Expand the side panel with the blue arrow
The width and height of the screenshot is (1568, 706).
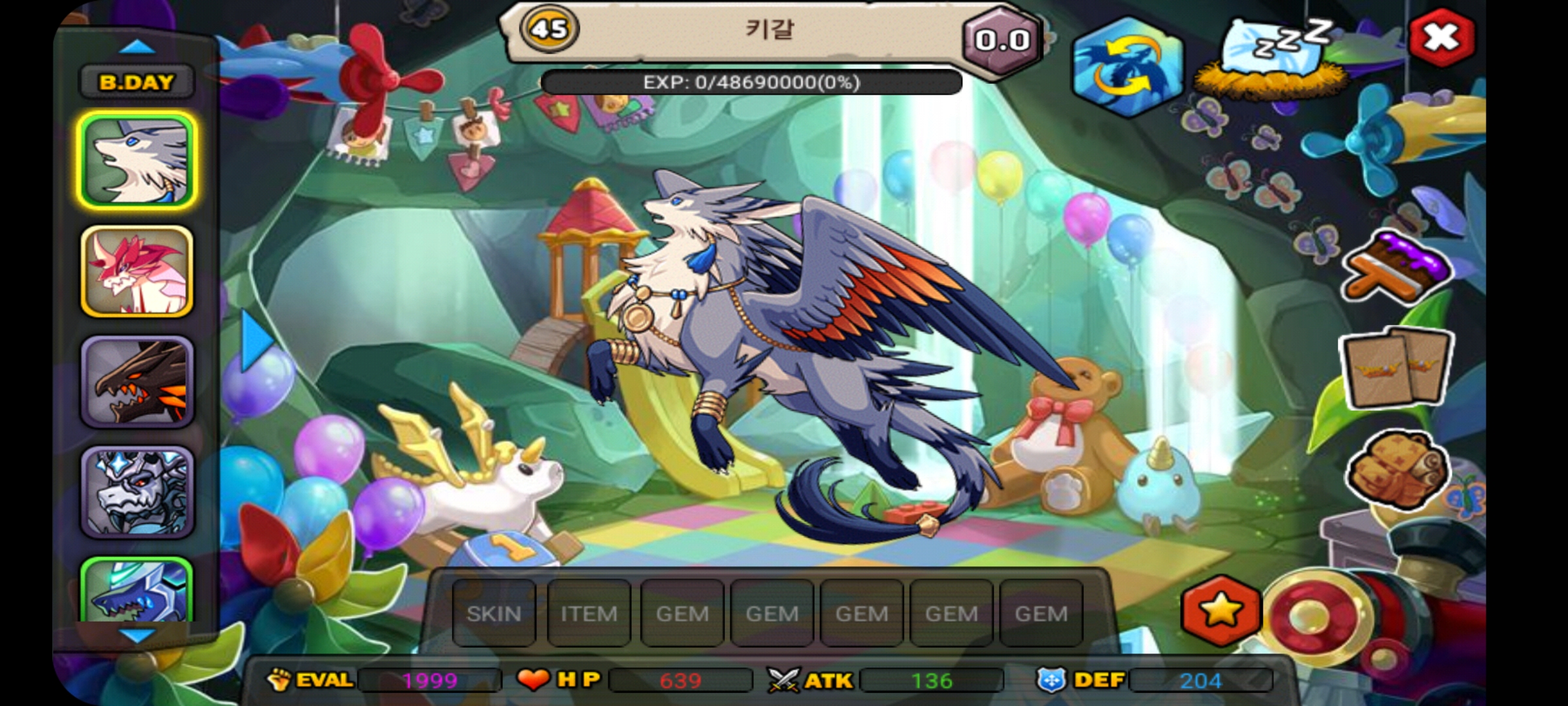pos(256,340)
